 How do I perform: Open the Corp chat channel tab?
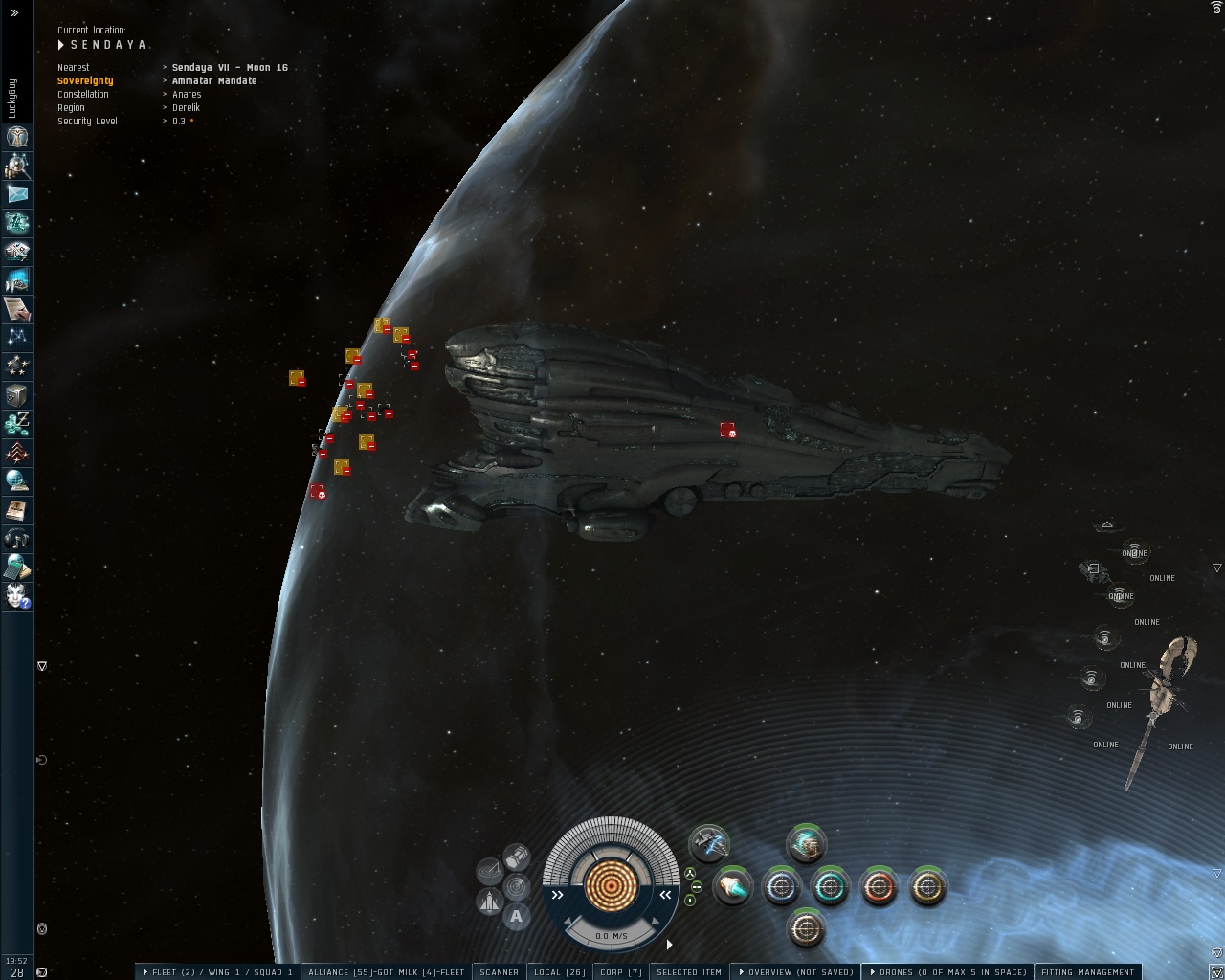click(x=621, y=971)
